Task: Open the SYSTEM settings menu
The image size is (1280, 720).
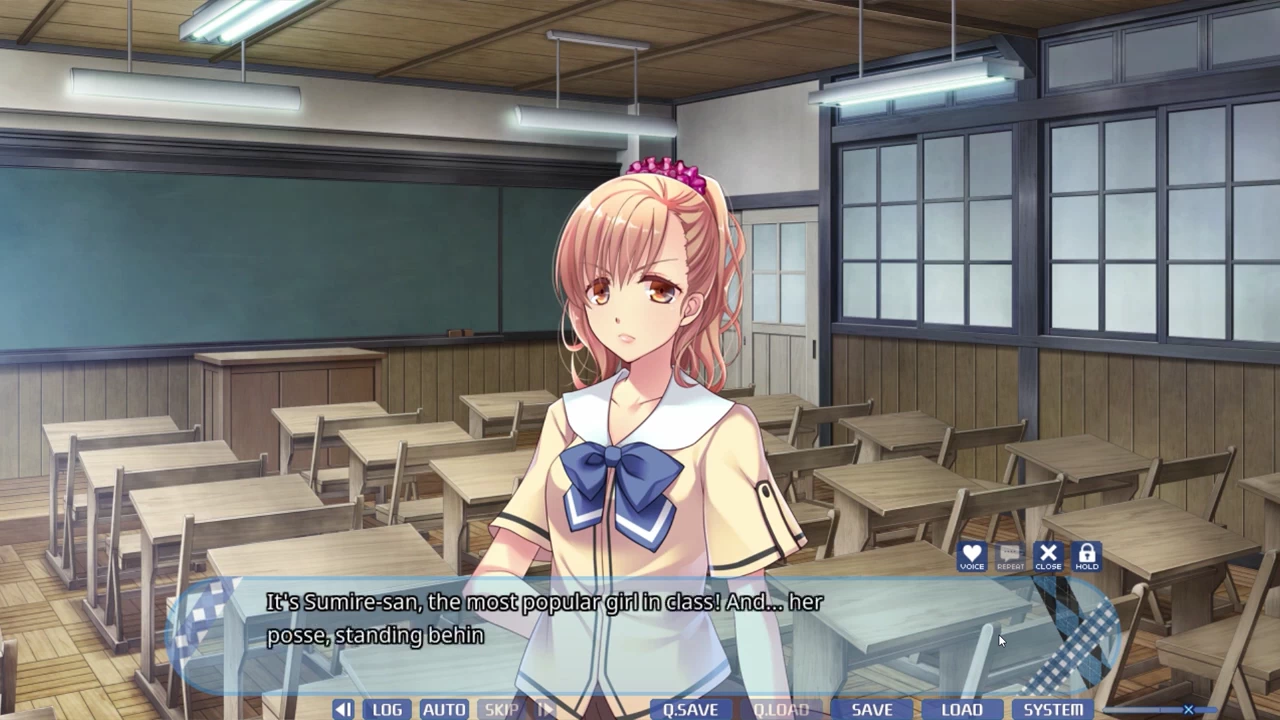Action: pos(1053,709)
